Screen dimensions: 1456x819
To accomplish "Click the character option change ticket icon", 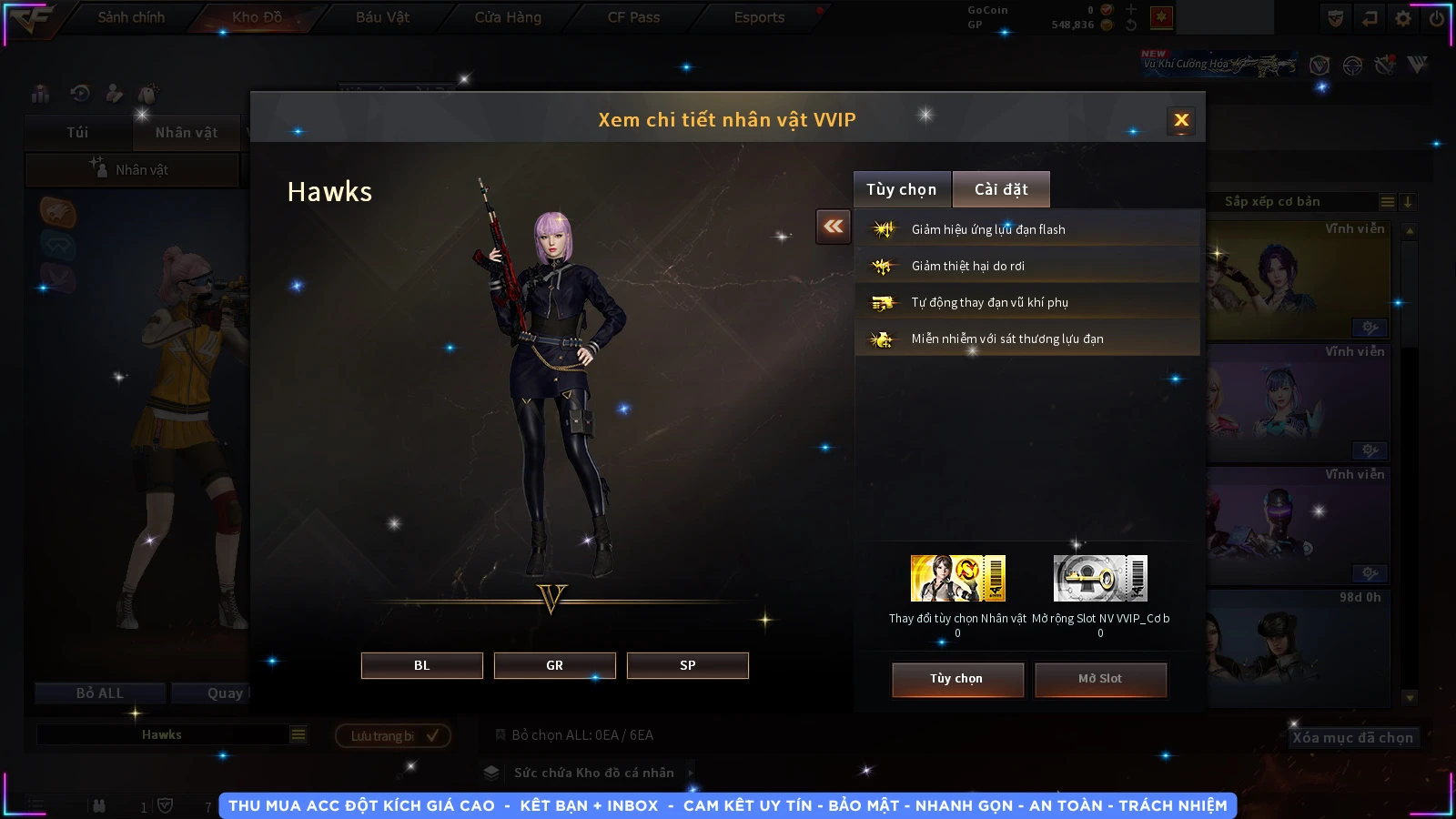I will [x=957, y=579].
